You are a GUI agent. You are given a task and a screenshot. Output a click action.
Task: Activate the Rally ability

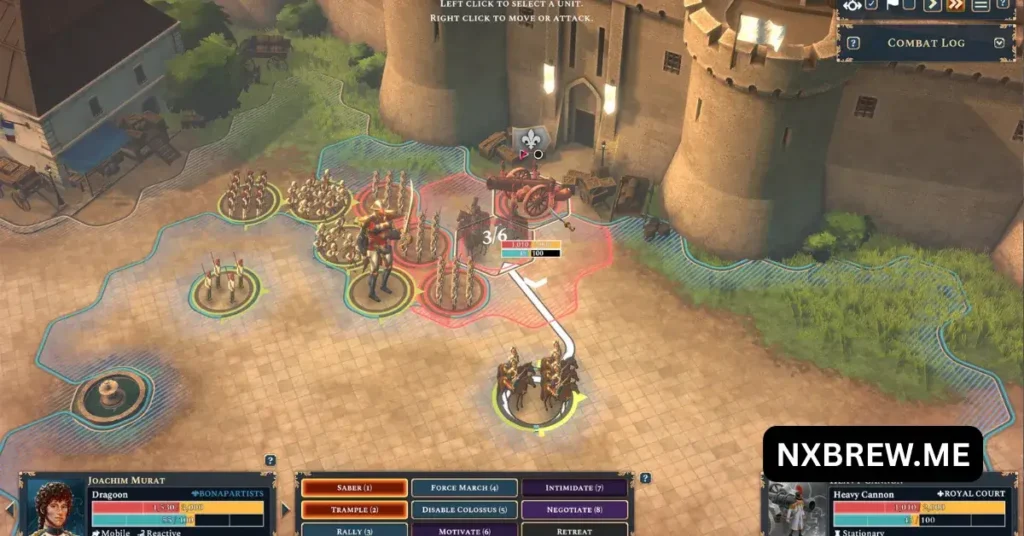pyautogui.click(x=355, y=529)
